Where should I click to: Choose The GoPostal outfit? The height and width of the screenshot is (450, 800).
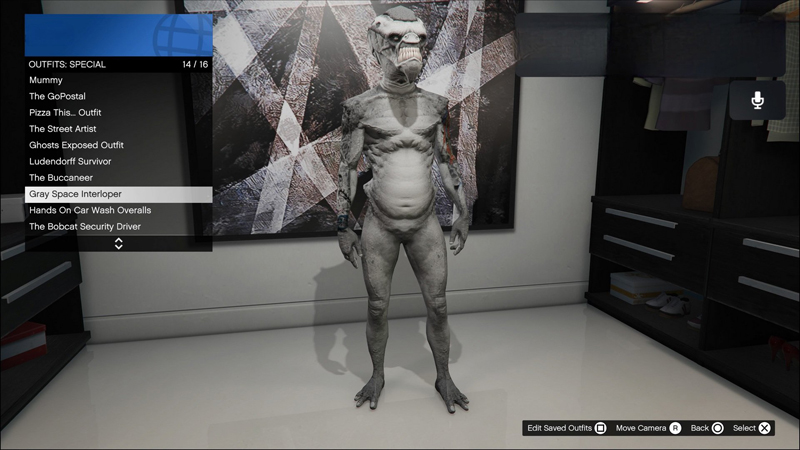pyautogui.click(x=117, y=96)
